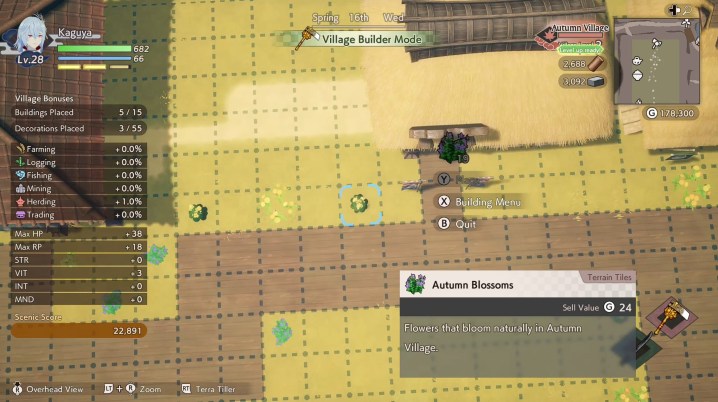Open the Building Menu option
Image resolution: width=718 pixels, height=402 pixels.
[x=478, y=202]
